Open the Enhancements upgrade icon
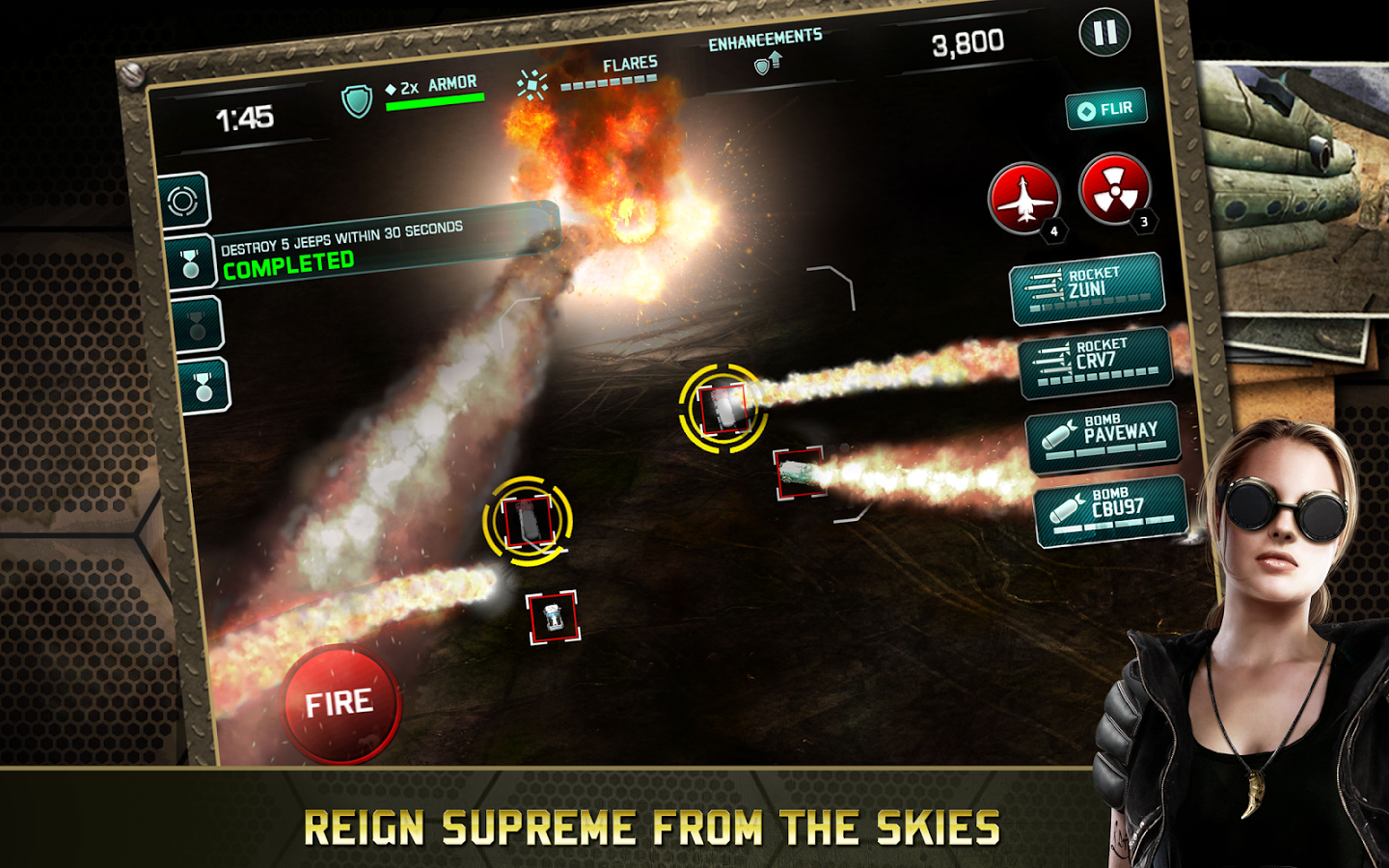The width and height of the screenshot is (1389, 868). click(x=767, y=64)
